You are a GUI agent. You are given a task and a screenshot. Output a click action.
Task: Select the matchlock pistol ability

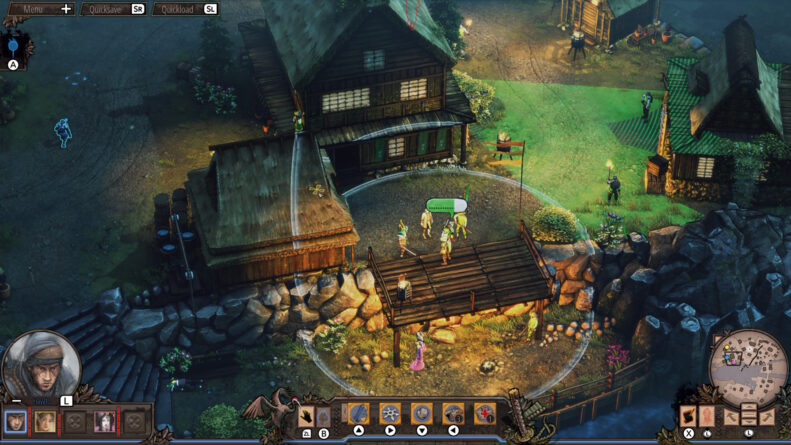point(453,413)
